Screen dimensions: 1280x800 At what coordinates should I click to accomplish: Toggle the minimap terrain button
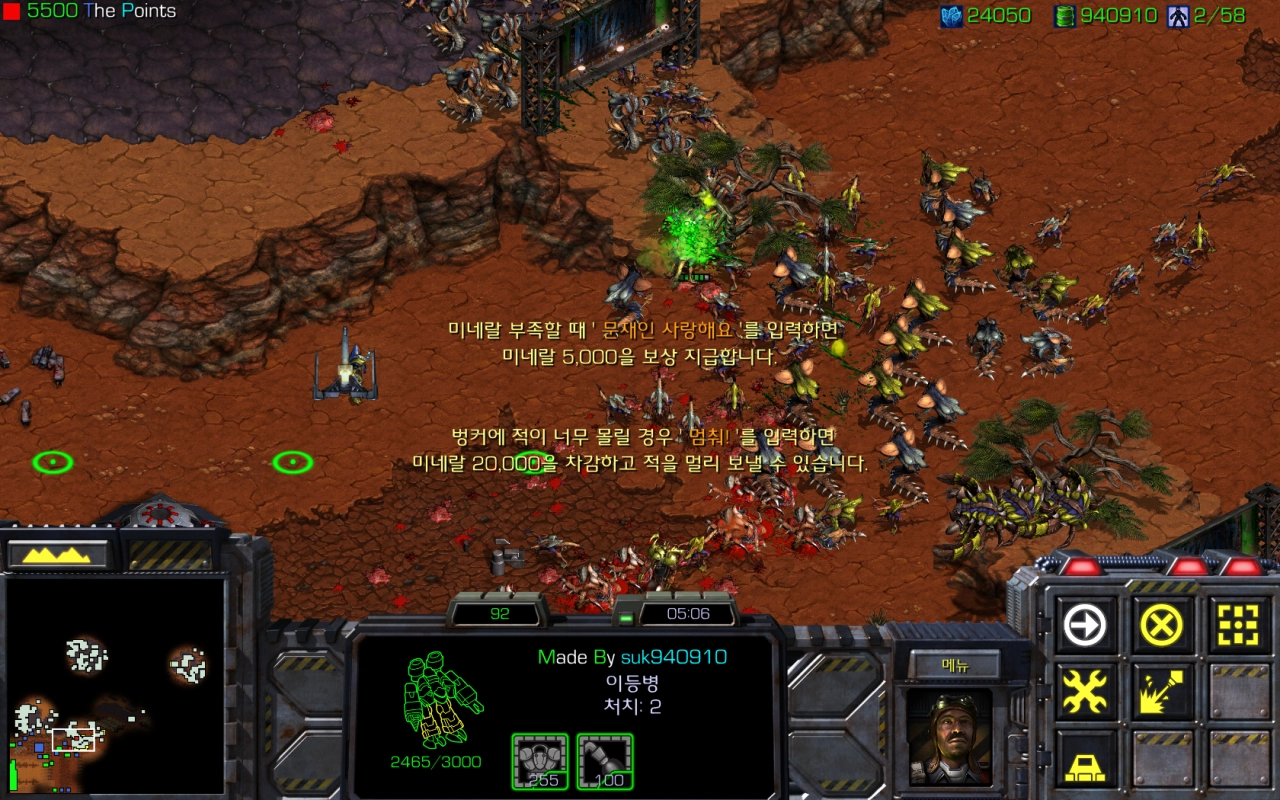(57, 554)
